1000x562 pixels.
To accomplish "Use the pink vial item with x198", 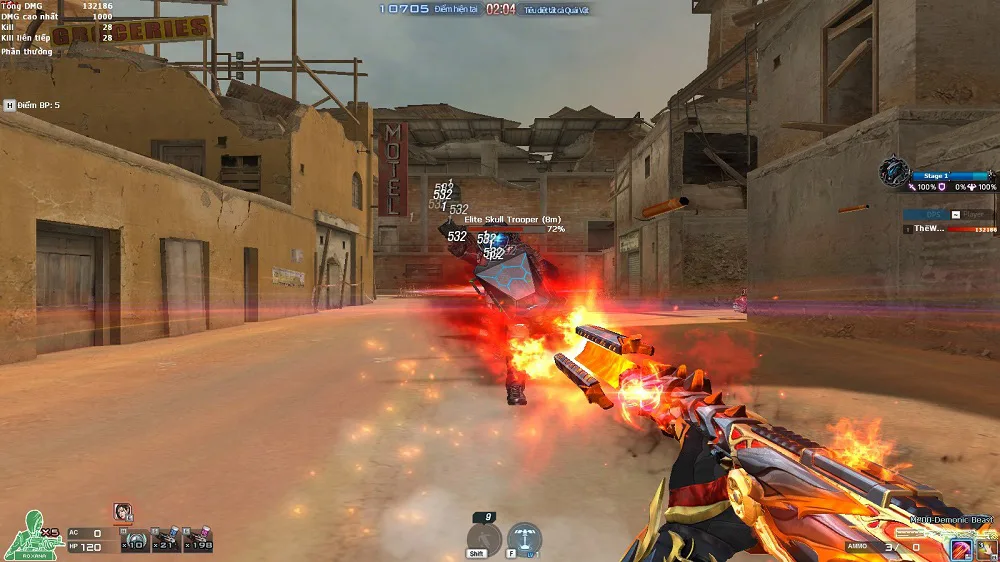I will [198, 540].
